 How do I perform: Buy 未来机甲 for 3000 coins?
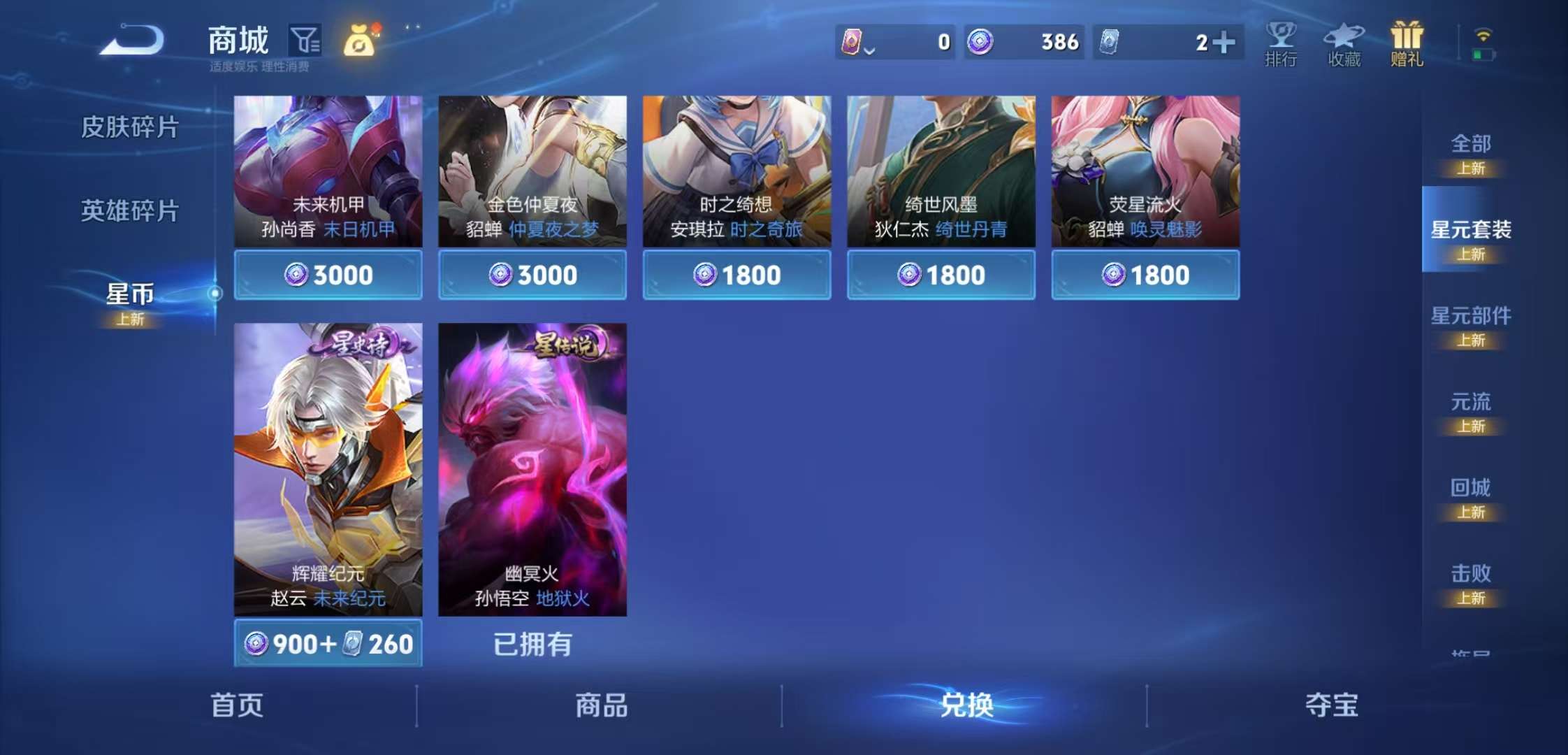pos(328,275)
